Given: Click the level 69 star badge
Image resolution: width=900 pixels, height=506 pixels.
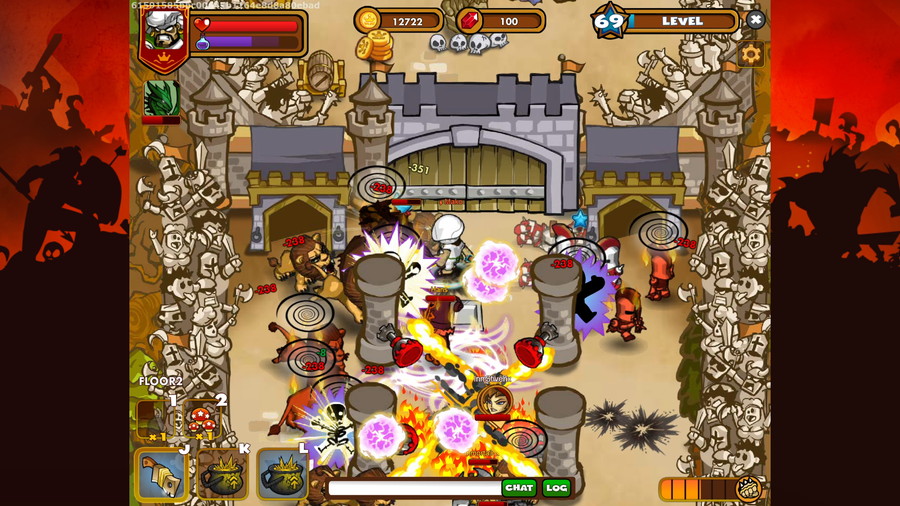Looking at the screenshot, I should click(608, 21).
